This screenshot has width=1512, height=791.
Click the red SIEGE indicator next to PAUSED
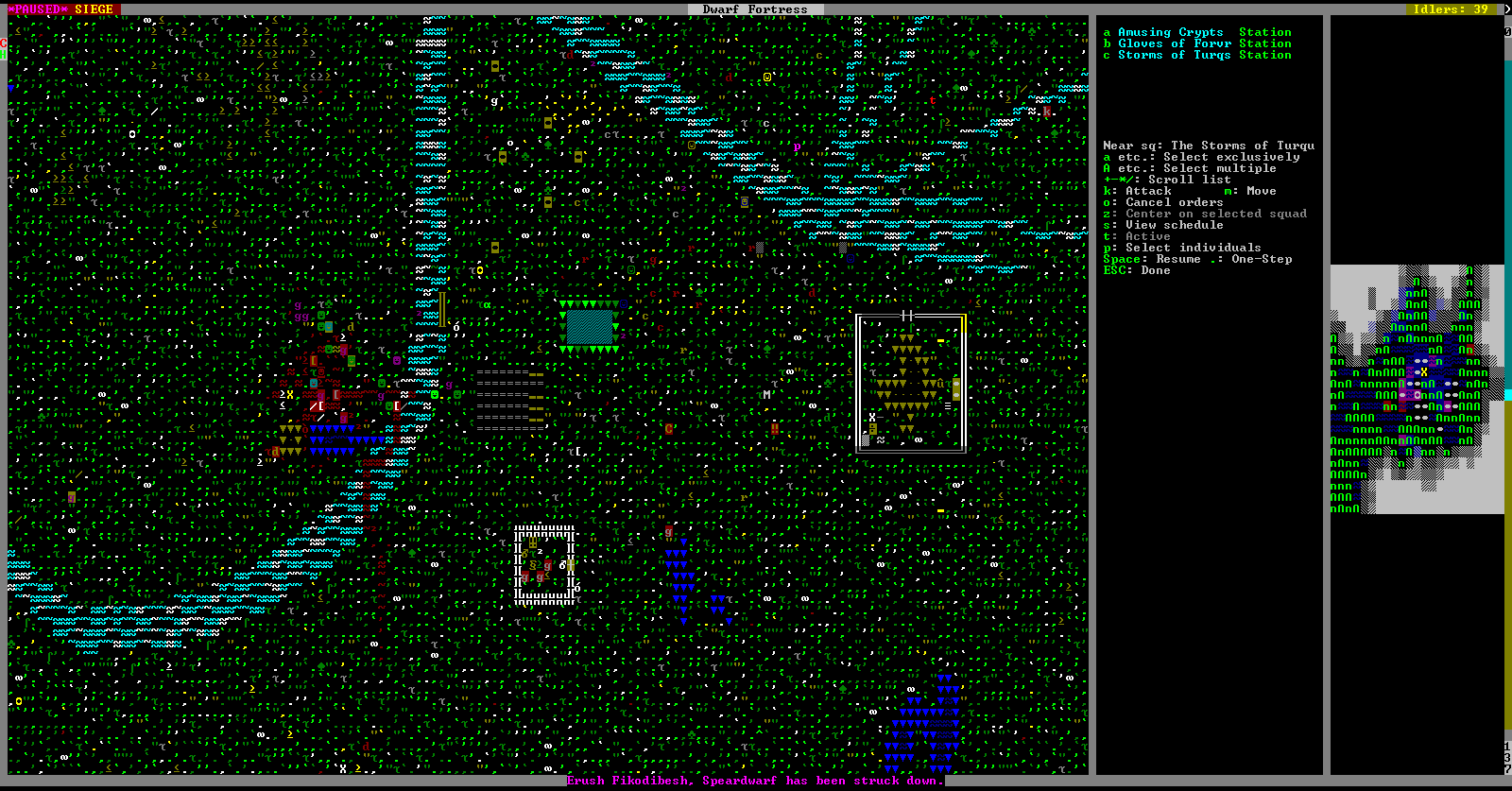96,9
